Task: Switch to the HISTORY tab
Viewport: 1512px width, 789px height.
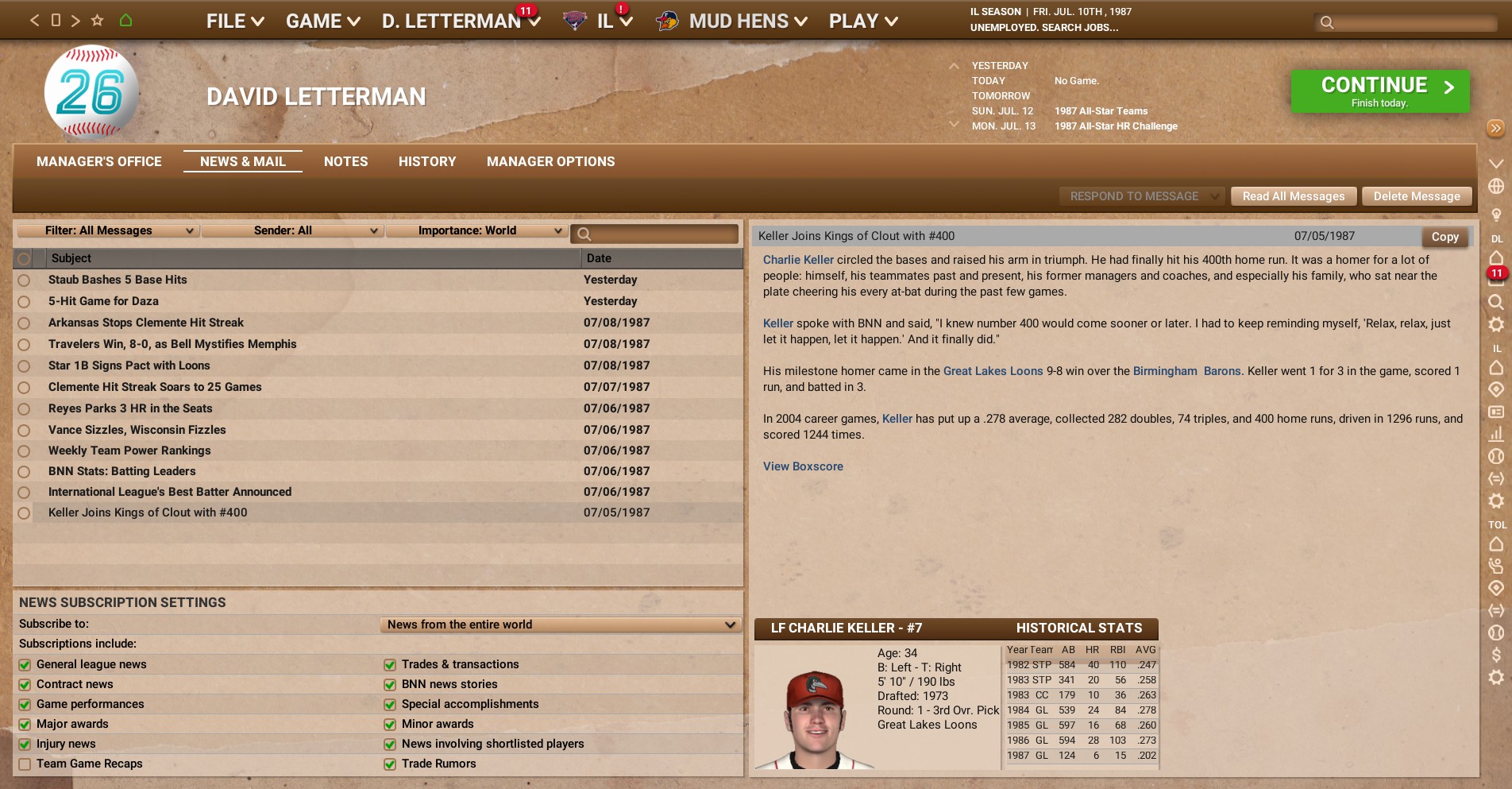Action: coord(426,161)
